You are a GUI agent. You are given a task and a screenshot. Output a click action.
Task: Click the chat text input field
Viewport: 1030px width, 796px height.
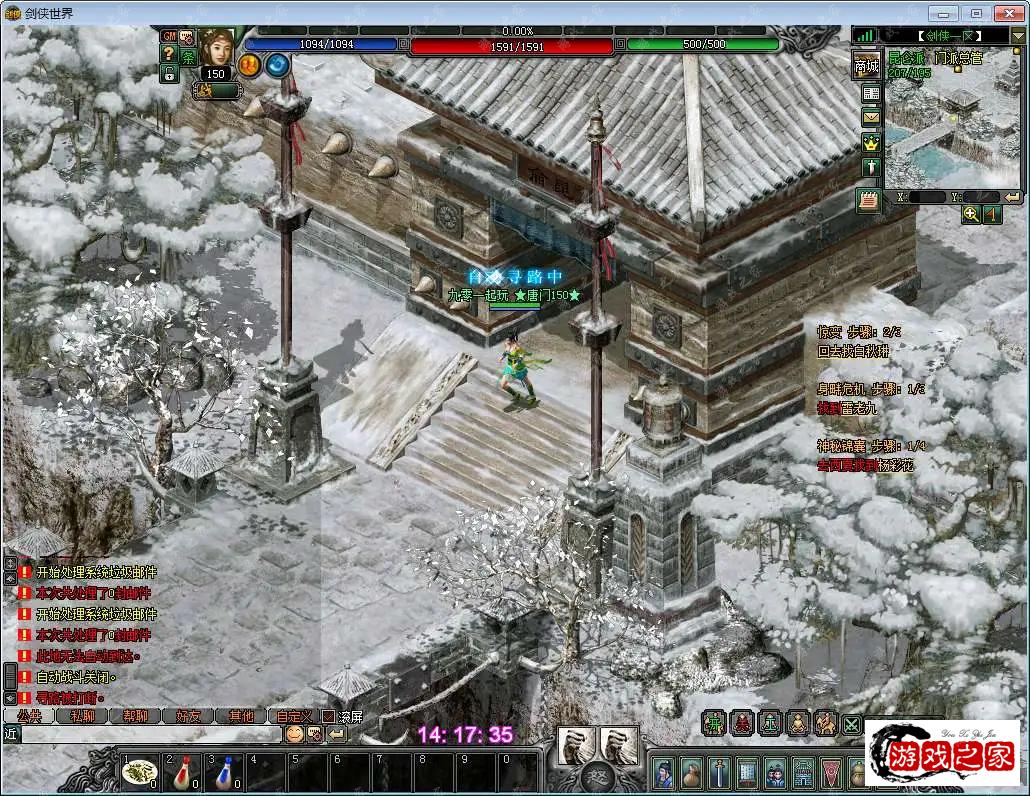coord(150,734)
